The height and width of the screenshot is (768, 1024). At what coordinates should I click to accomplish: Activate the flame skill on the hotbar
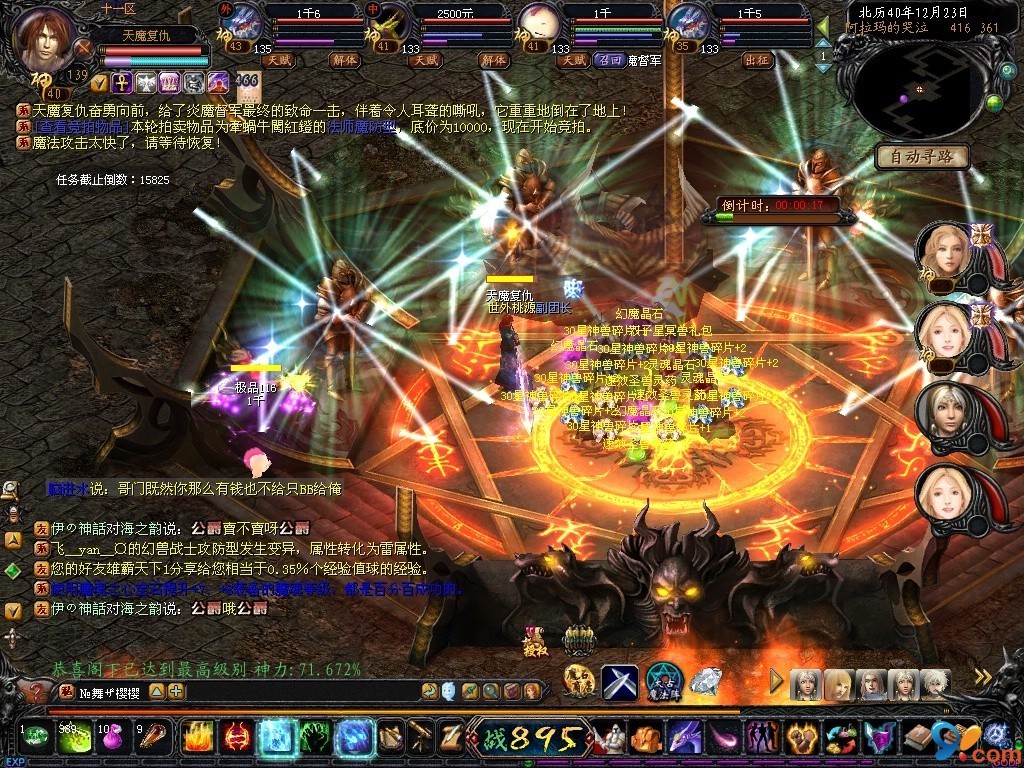[198, 738]
